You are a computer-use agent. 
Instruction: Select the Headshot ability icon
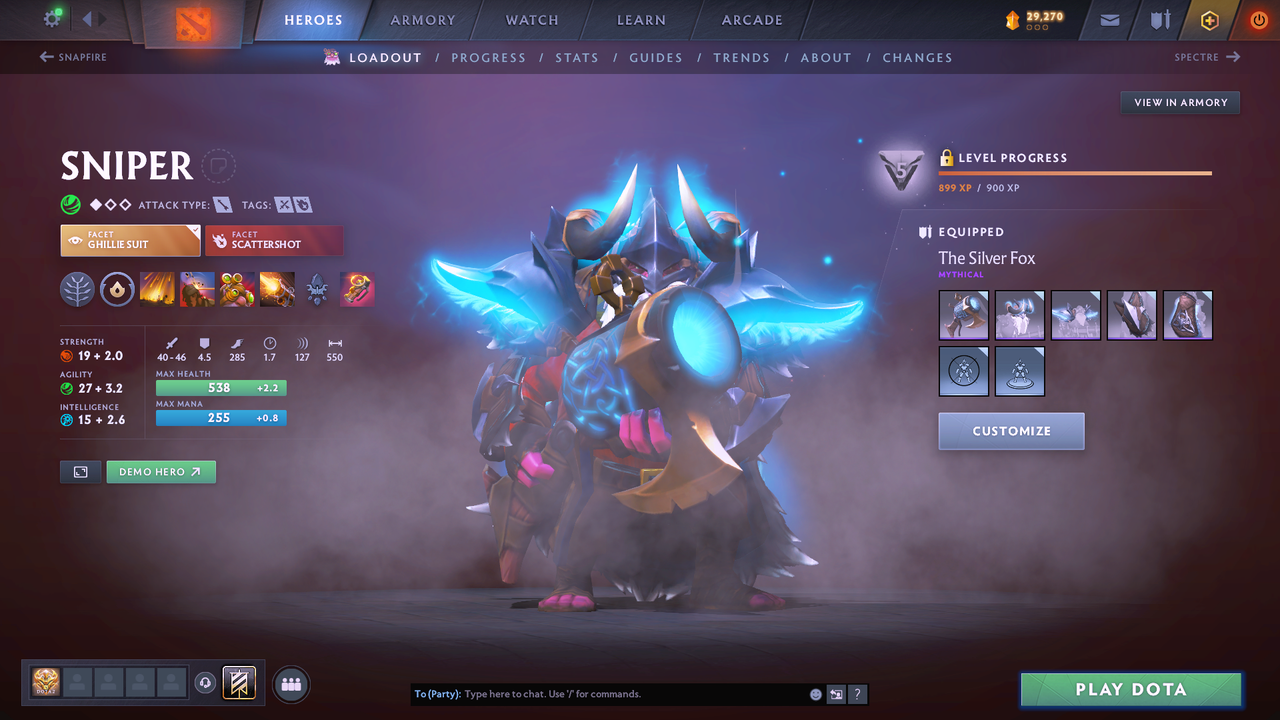[x=197, y=290]
